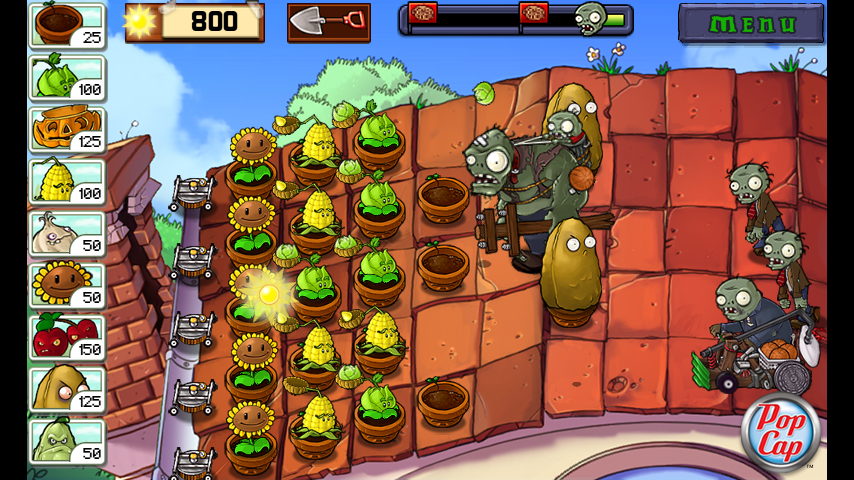Open the Menu button
854x480 pixels.
tap(751, 23)
